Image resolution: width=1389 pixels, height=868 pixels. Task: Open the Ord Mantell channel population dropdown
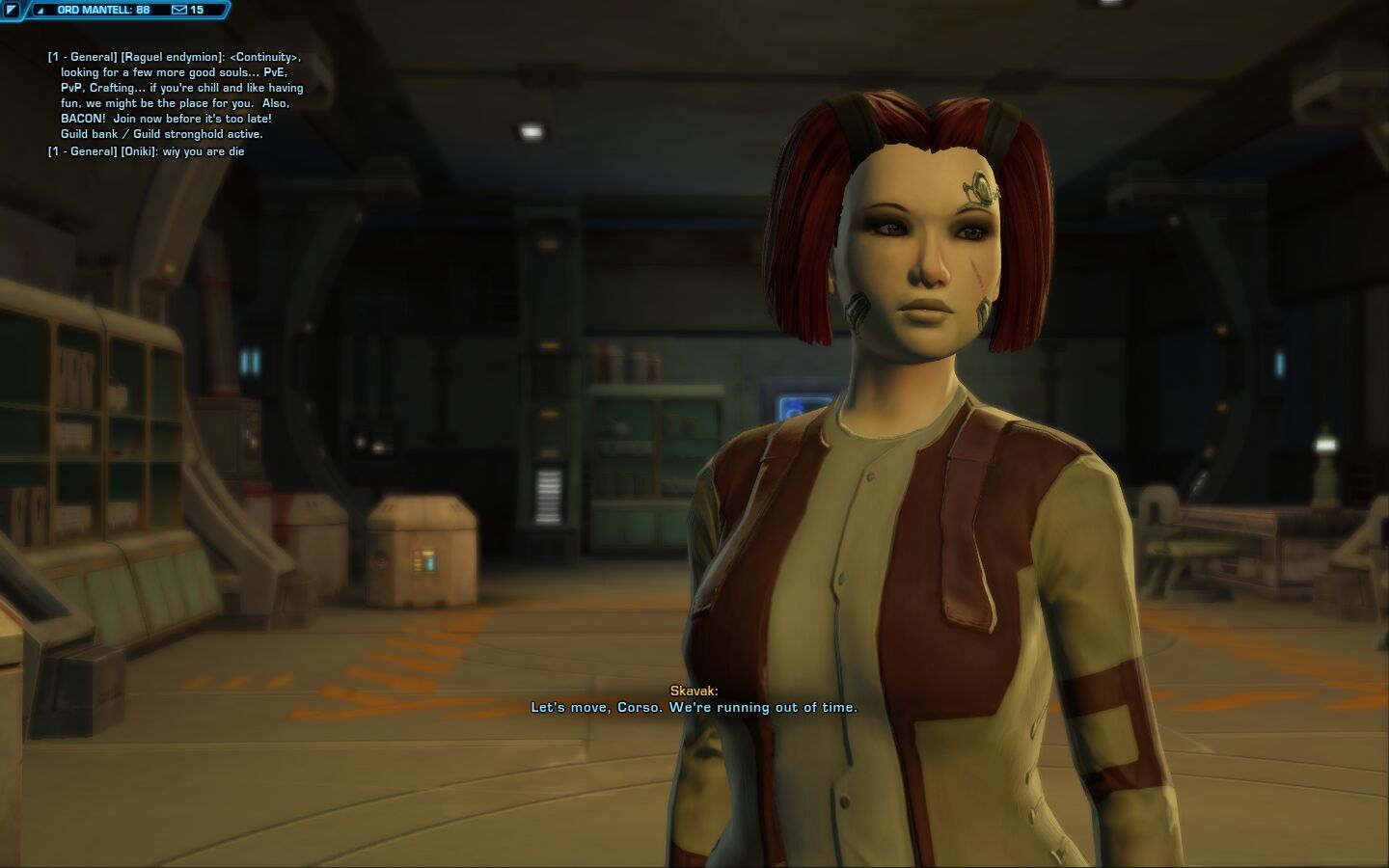41,10
